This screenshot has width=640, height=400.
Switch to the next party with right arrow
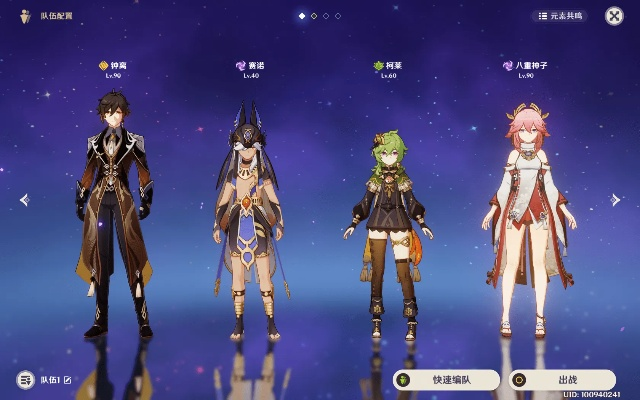tap(615, 200)
